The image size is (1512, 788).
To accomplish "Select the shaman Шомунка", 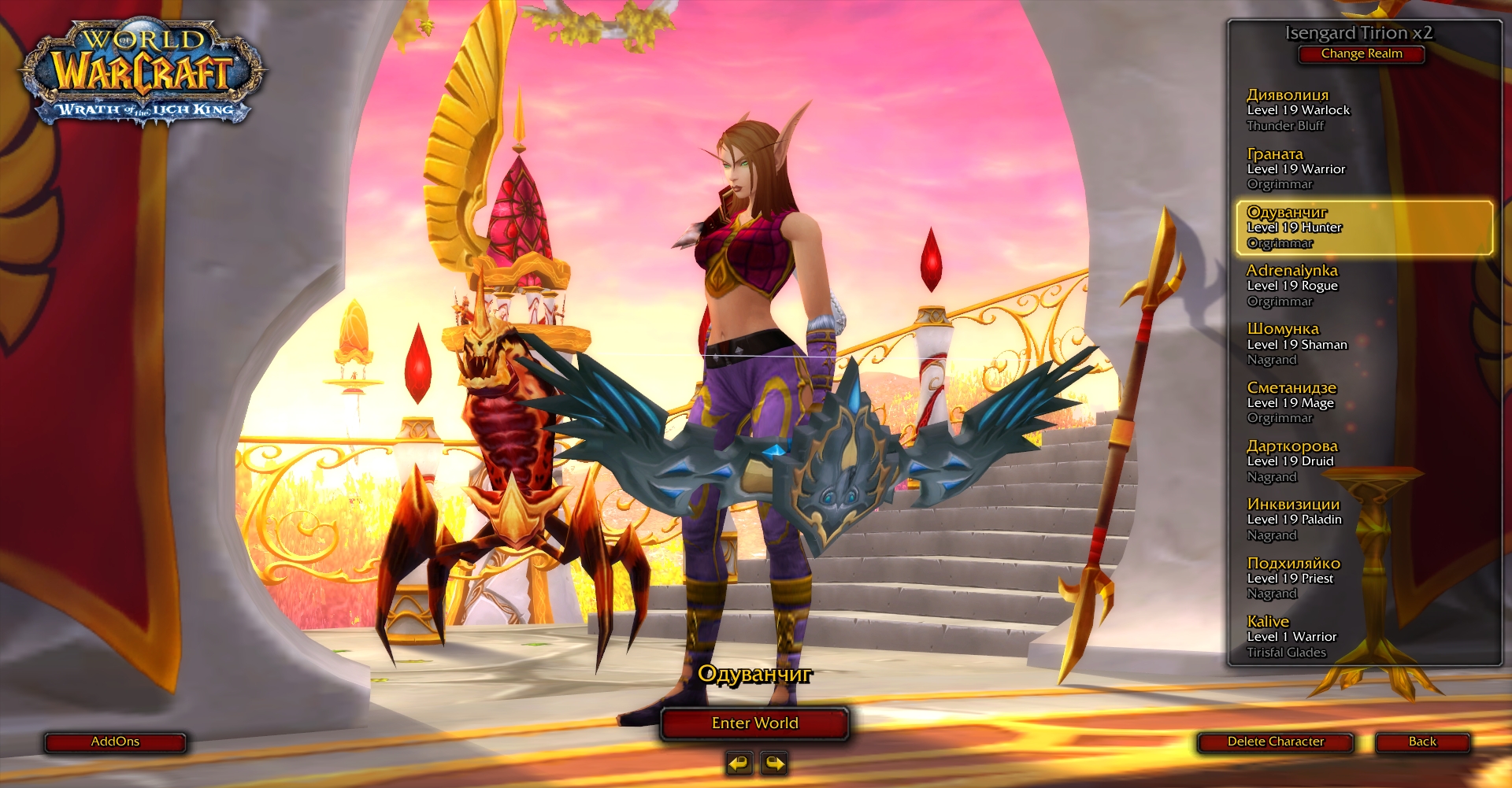I will [1299, 344].
